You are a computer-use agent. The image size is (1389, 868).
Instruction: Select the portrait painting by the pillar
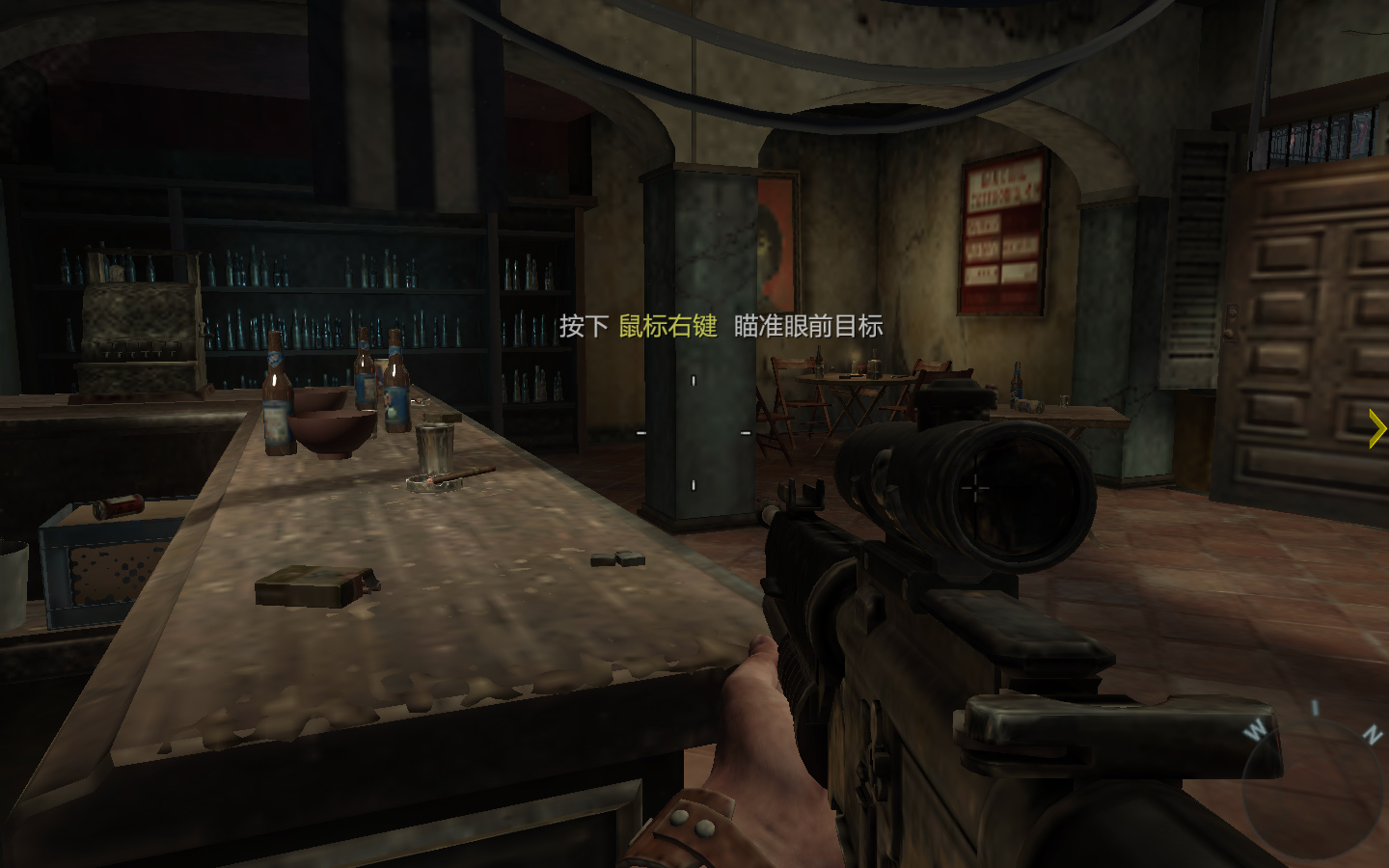777,241
